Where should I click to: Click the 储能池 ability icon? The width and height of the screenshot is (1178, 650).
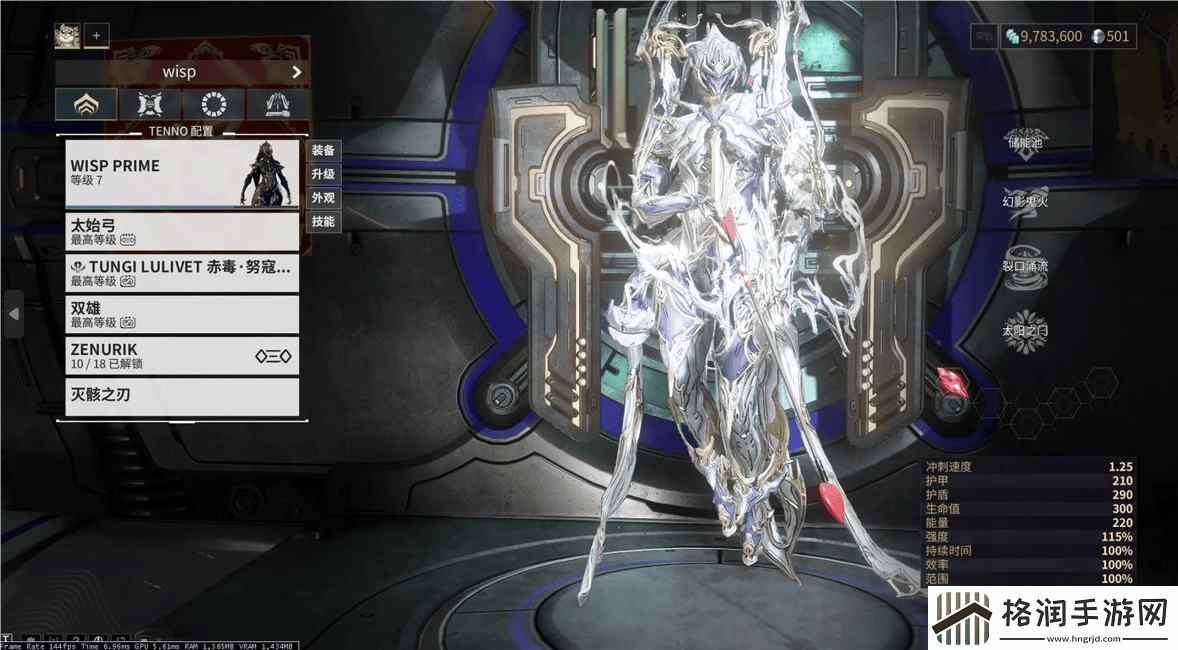pos(1025,136)
